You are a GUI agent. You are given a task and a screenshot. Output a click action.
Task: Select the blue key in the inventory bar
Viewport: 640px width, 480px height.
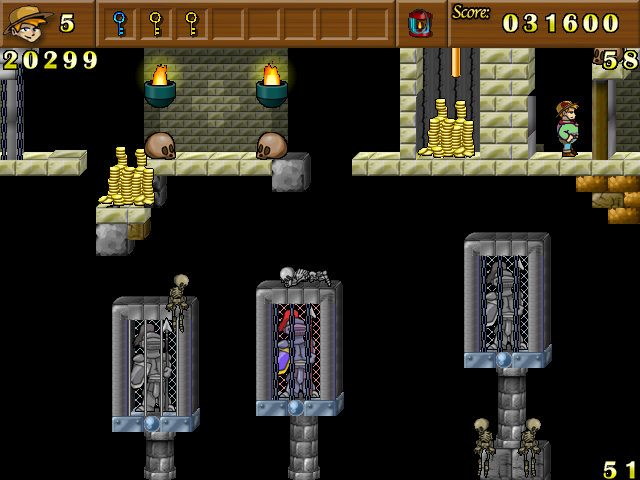click(x=119, y=22)
